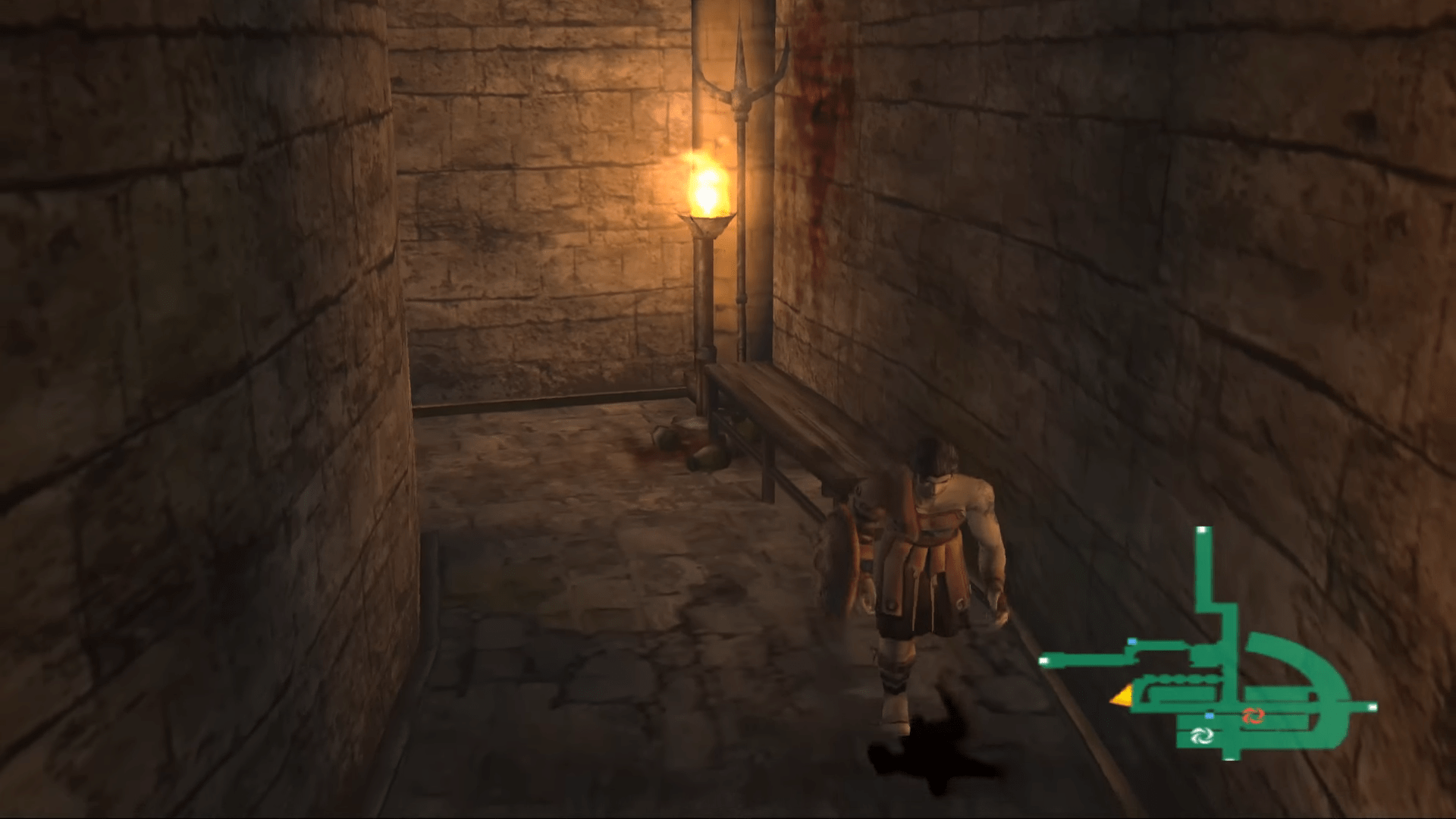Viewport: 1456px width, 819px height.
Task: Click the white swirl marker on the minimap
Action: click(1203, 736)
